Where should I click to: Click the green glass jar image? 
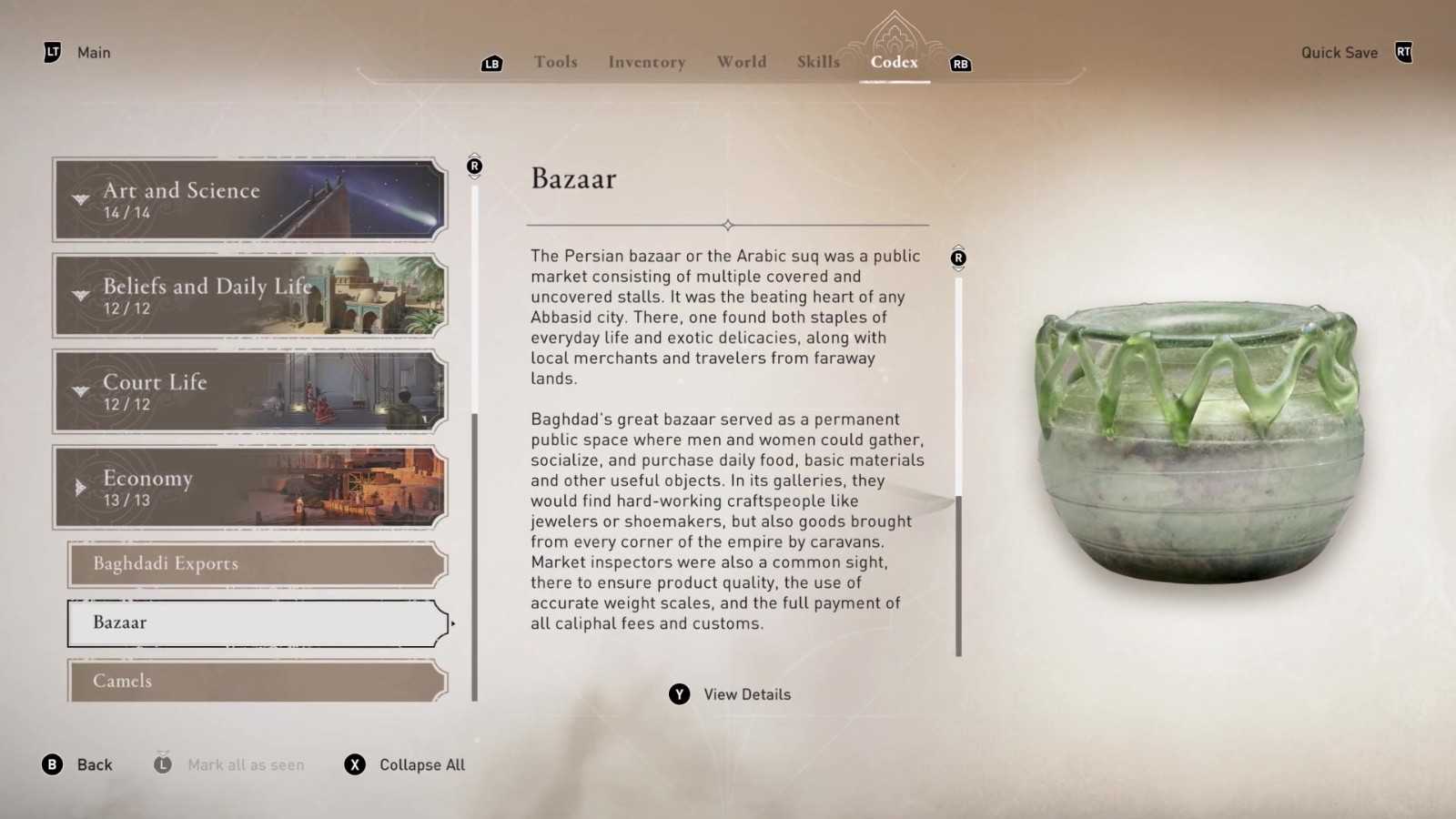pos(1199,441)
